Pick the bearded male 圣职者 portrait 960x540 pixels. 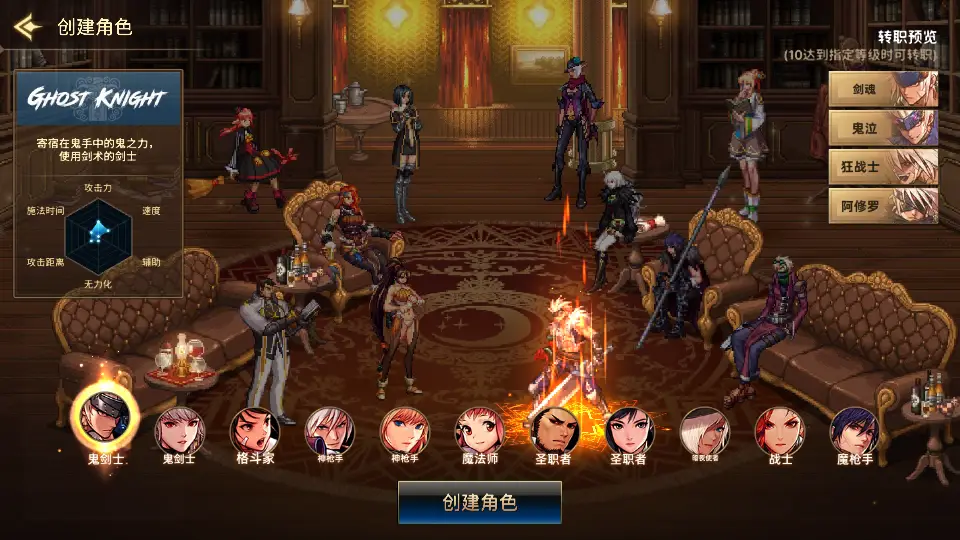(554, 430)
